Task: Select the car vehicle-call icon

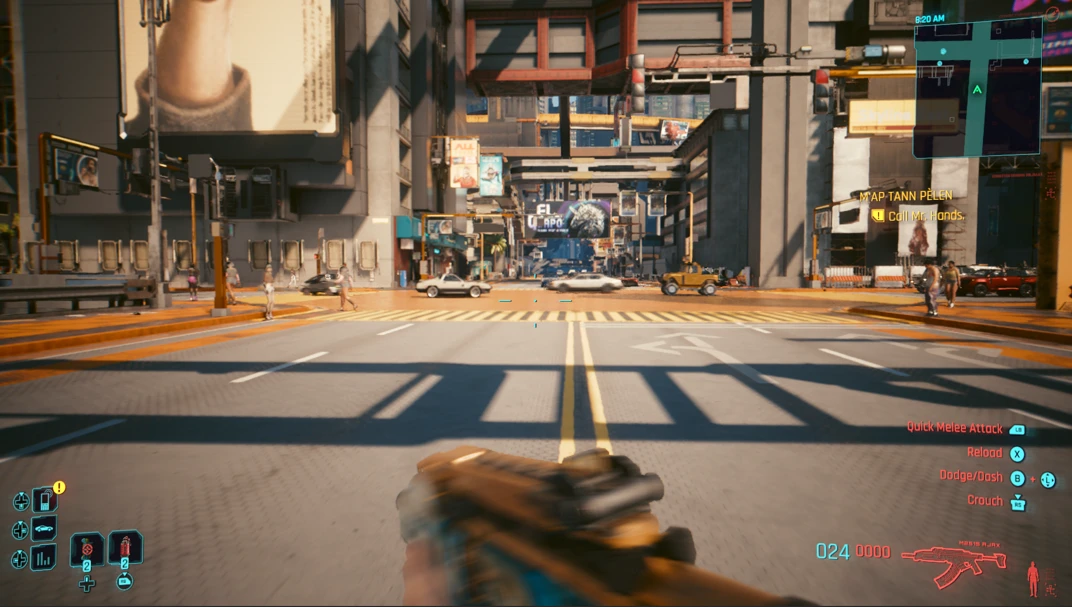Action: (x=44, y=529)
